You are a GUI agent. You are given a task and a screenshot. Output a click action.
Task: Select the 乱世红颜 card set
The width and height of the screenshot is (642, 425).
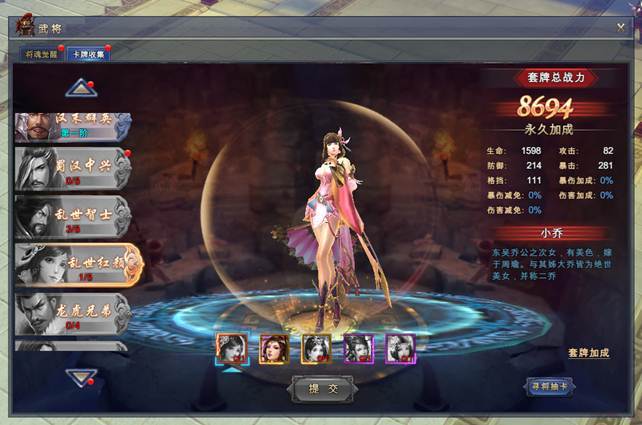tap(76, 263)
